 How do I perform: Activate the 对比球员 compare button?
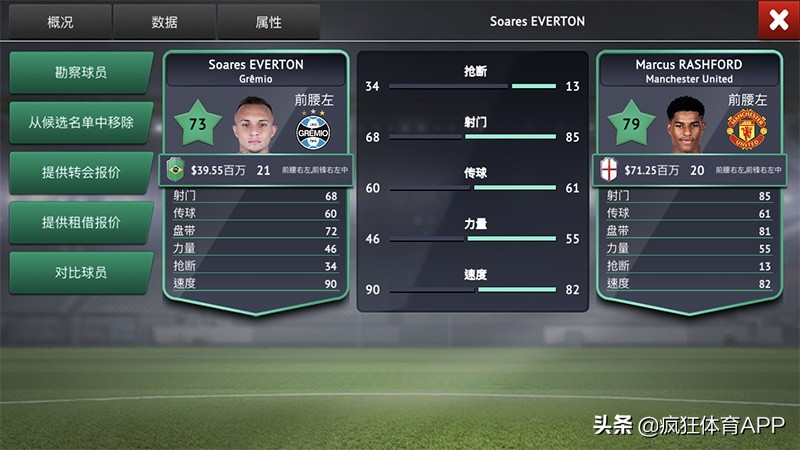(81, 272)
